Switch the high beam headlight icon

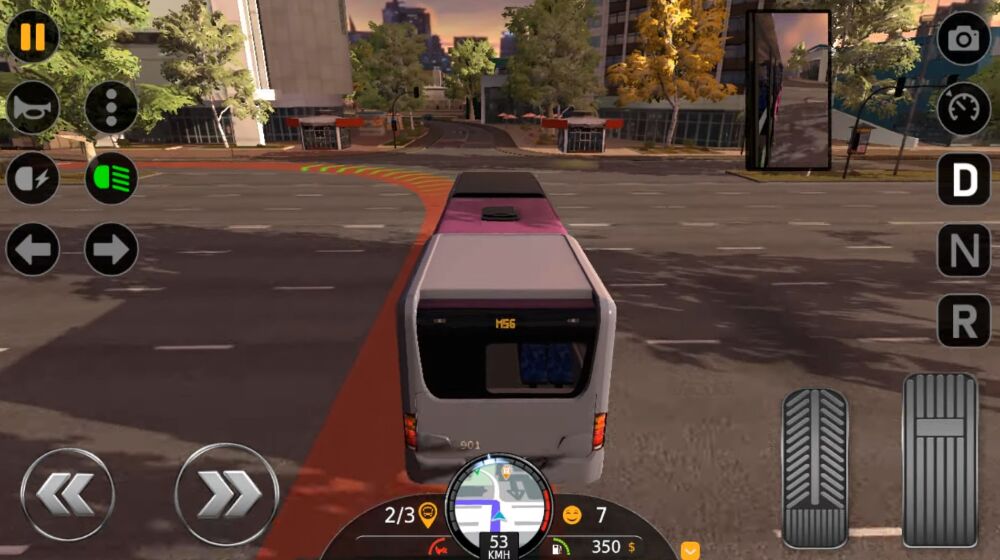pos(33,179)
